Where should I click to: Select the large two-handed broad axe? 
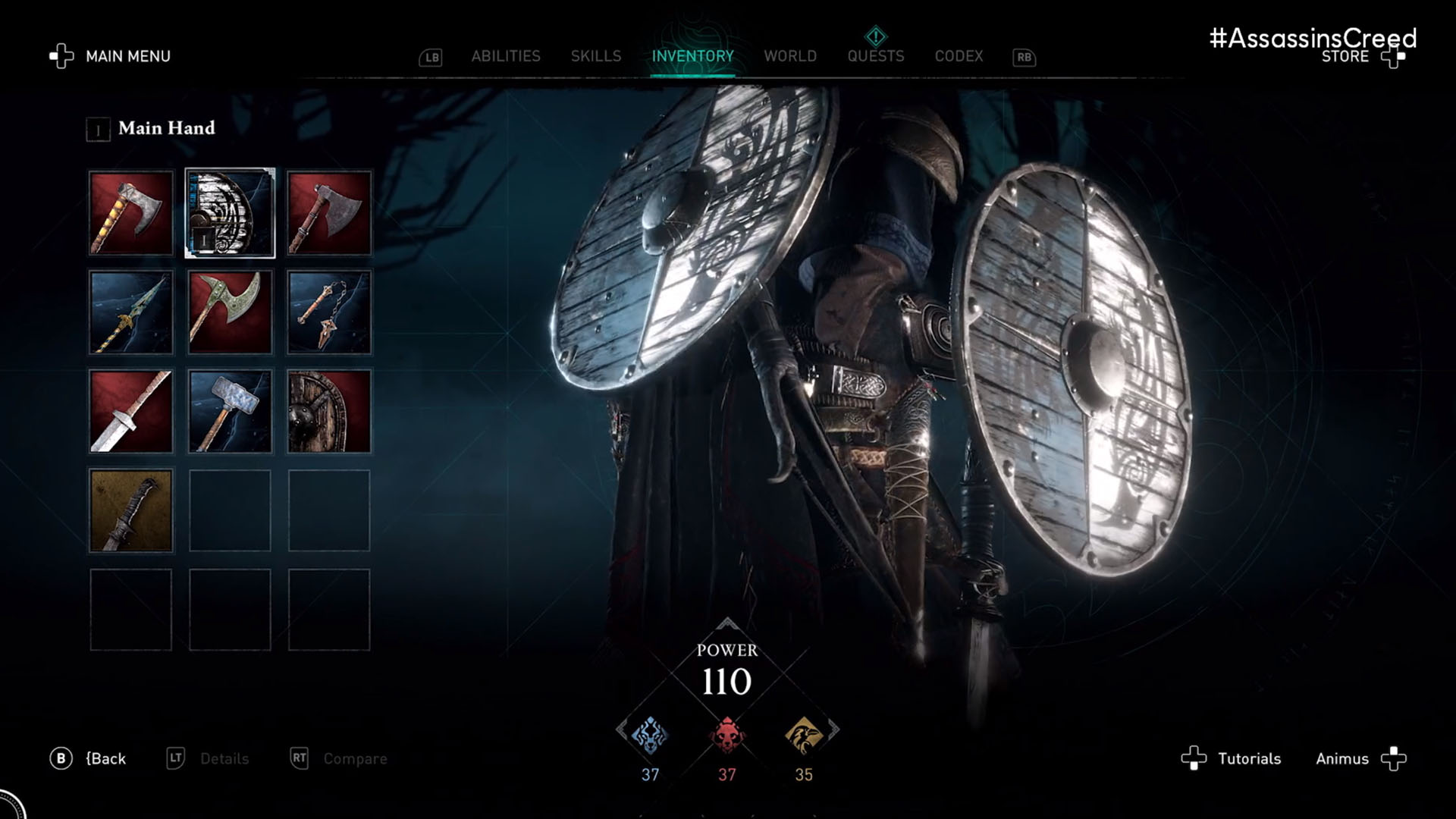click(x=231, y=312)
